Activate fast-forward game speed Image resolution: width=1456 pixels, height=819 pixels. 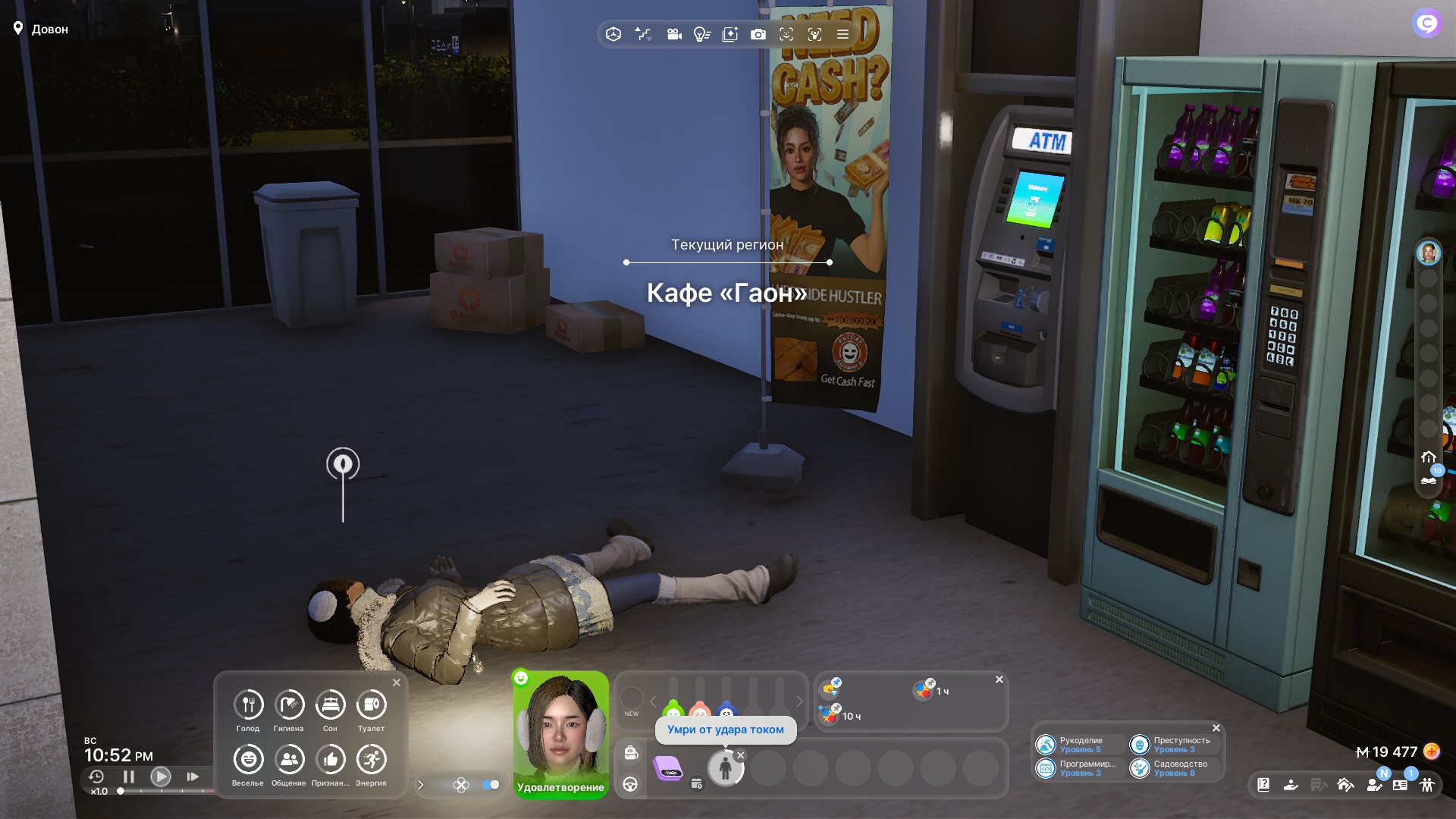(x=193, y=777)
